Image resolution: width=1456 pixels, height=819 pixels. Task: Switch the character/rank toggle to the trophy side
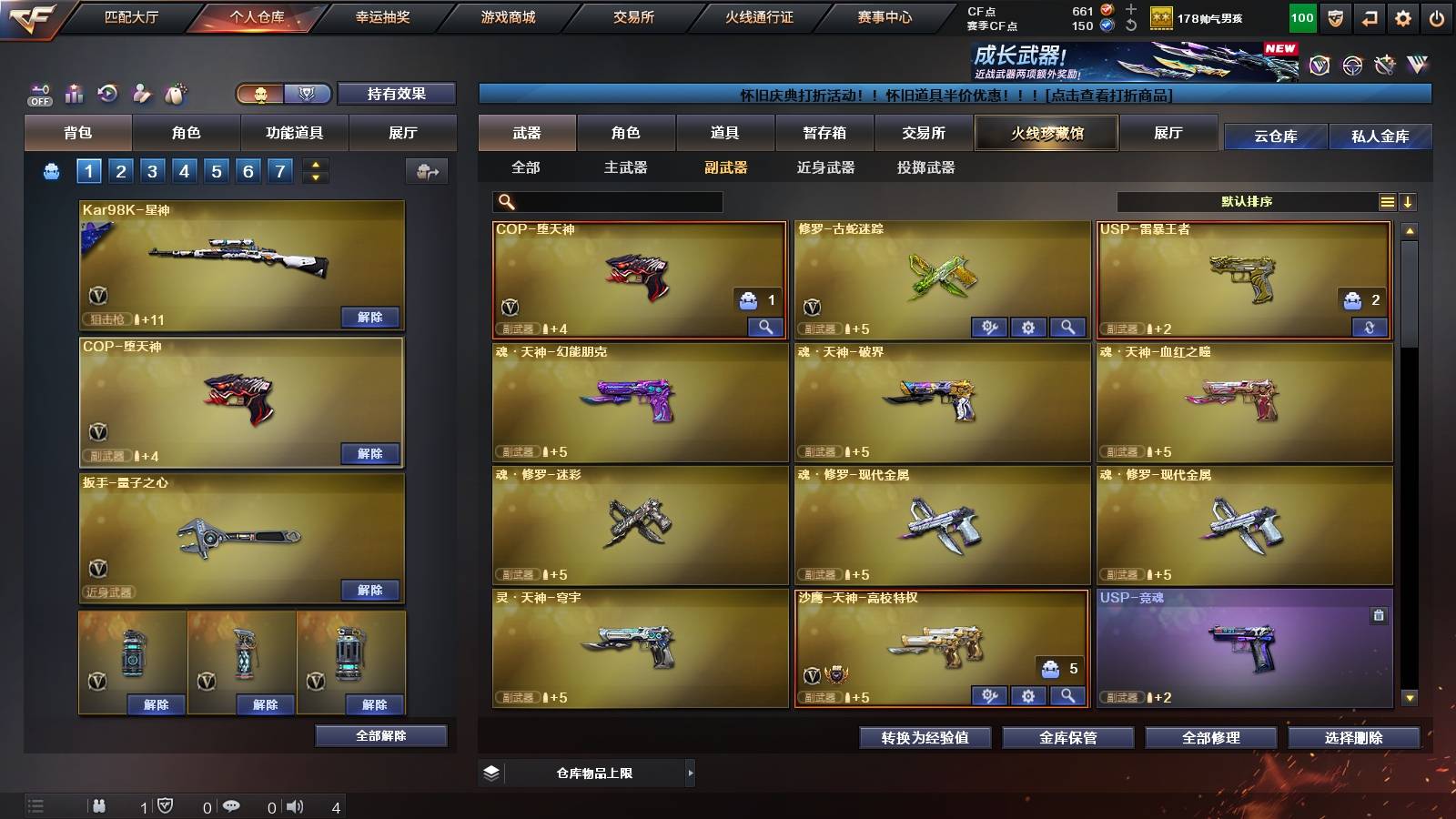tap(307, 94)
